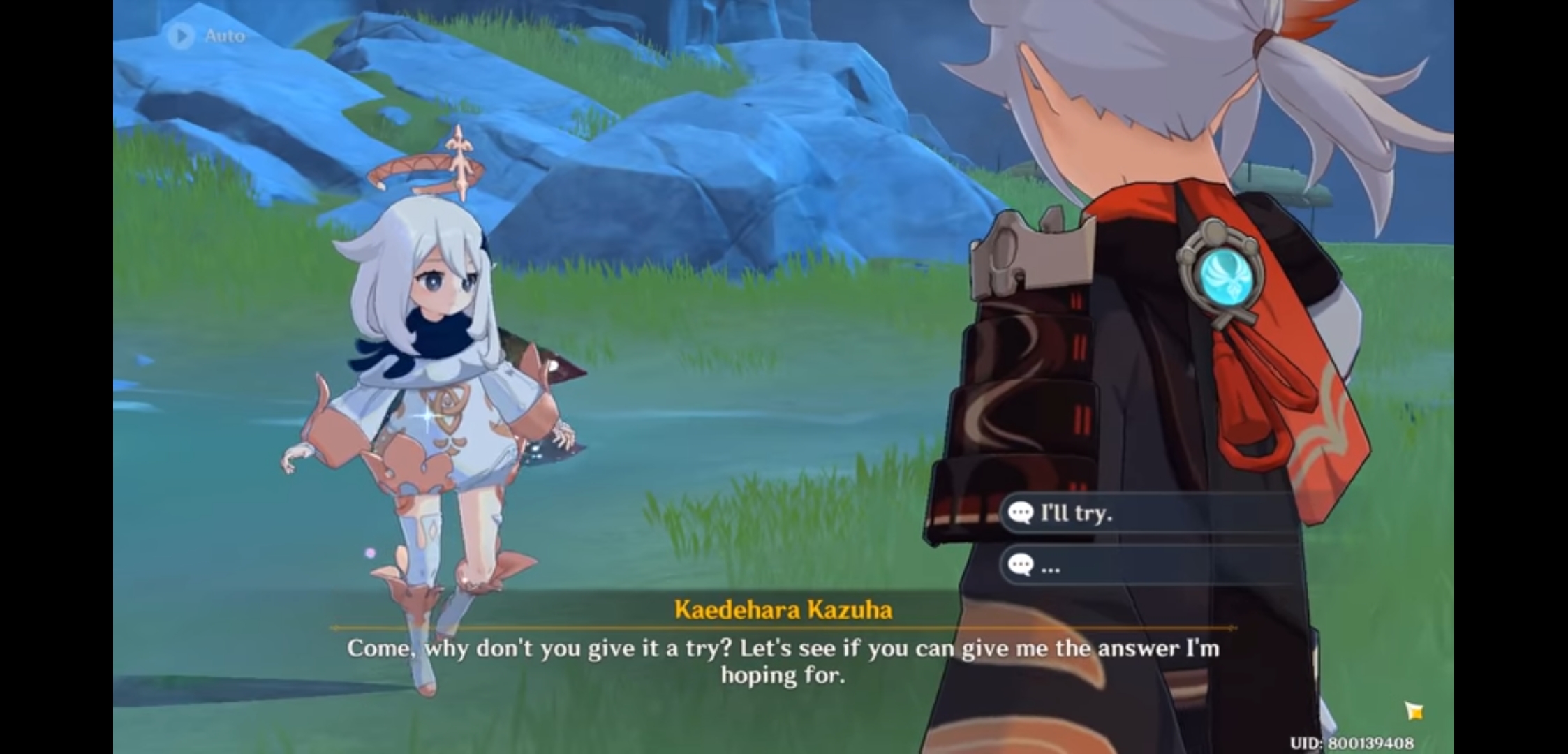Open more responses under the dialogue options

[1152, 566]
